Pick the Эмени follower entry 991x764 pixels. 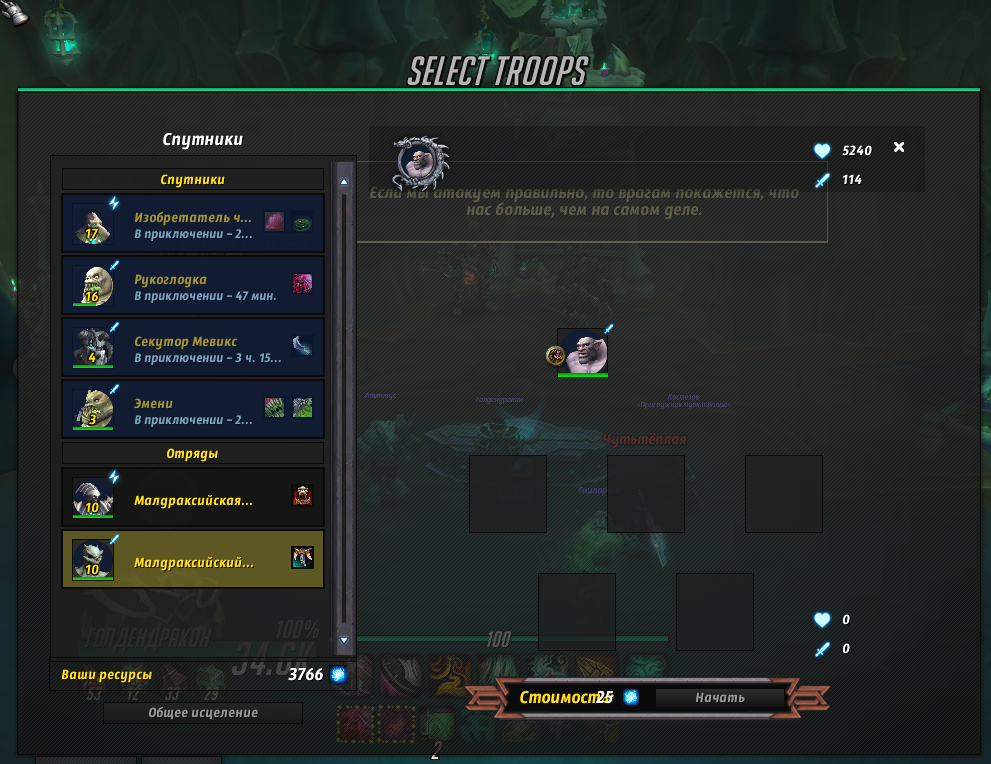coord(192,409)
